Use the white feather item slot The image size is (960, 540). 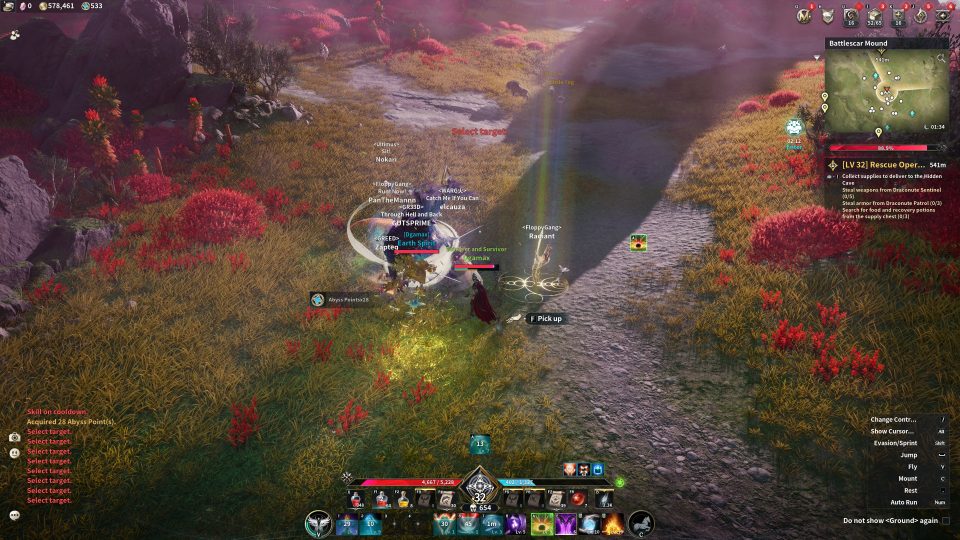604,498
